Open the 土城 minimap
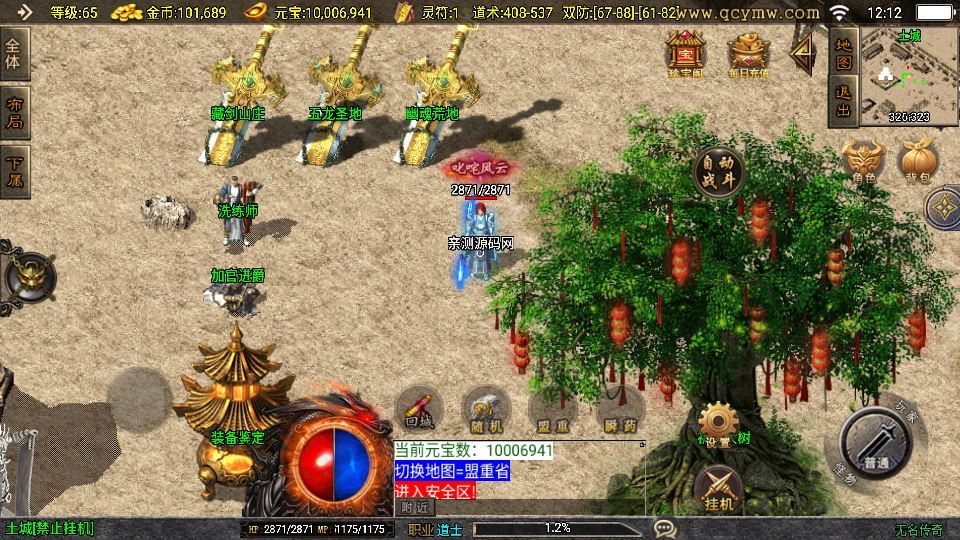 tap(908, 77)
